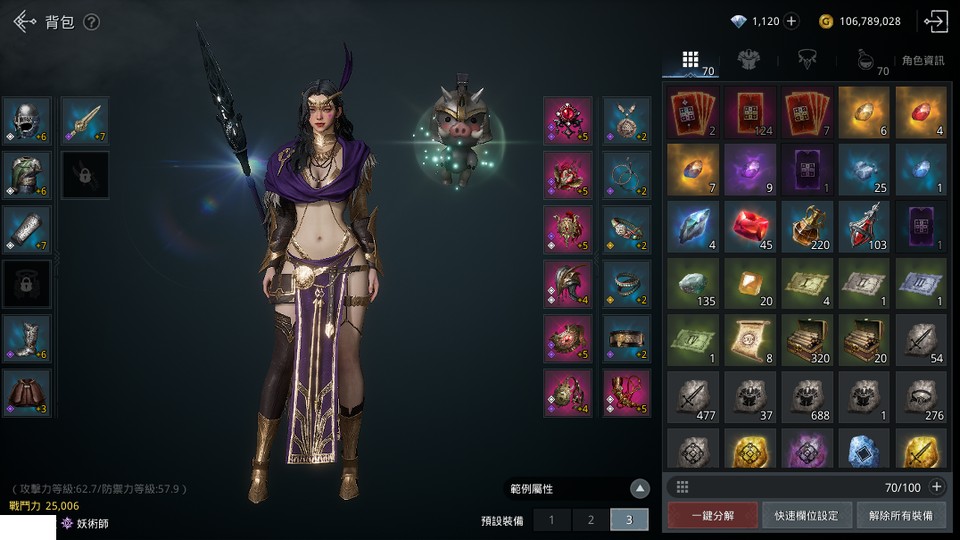
Task: Switch to the armor equipment tab
Action: click(747, 60)
